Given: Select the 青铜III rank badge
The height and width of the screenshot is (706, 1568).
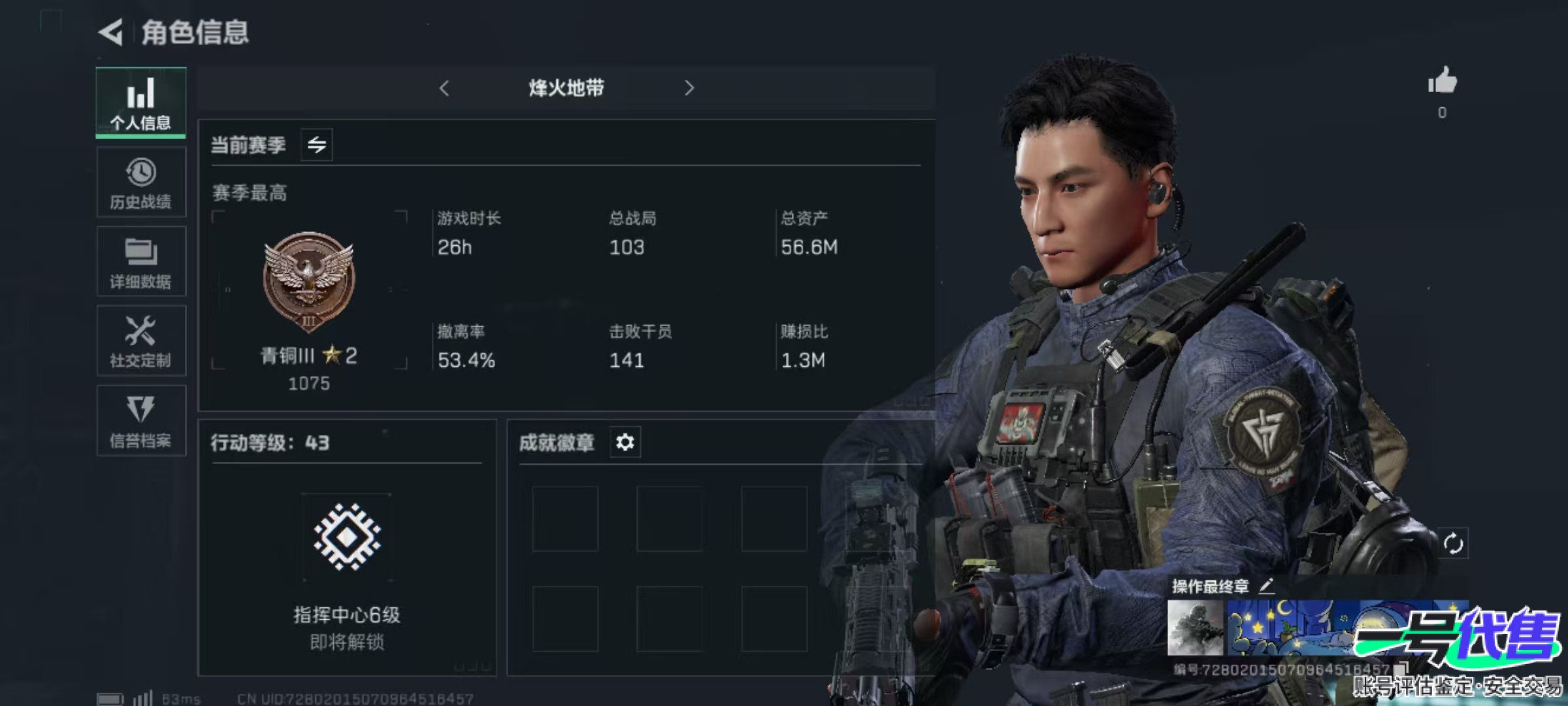Looking at the screenshot, I should (309, 280).
